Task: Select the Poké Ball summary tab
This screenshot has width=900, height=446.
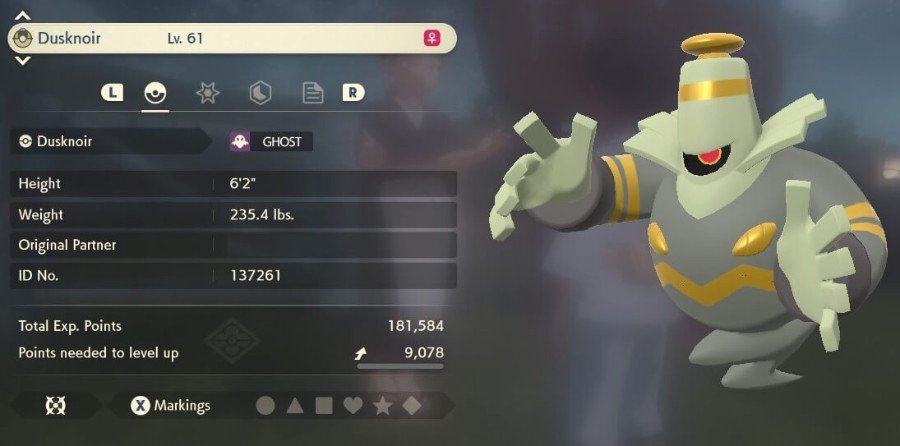Action: point(154,94)
